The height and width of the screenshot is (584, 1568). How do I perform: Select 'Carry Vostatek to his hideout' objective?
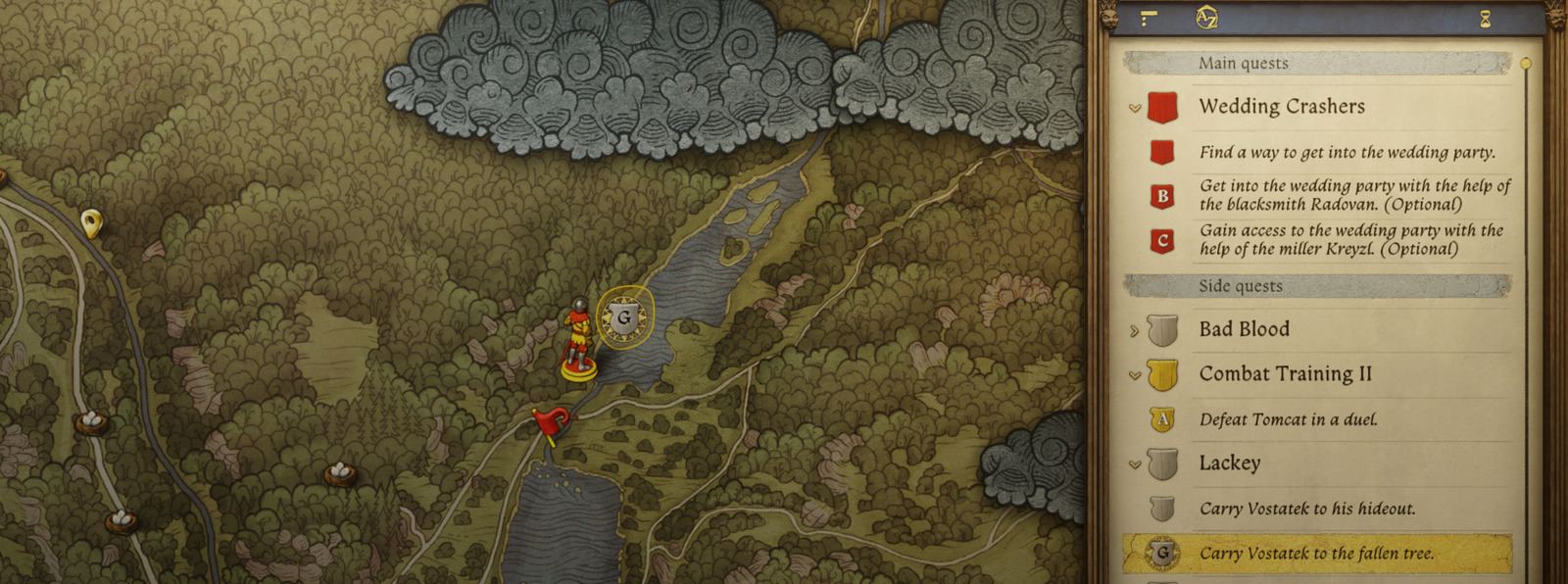click(x=1306, y=510)
